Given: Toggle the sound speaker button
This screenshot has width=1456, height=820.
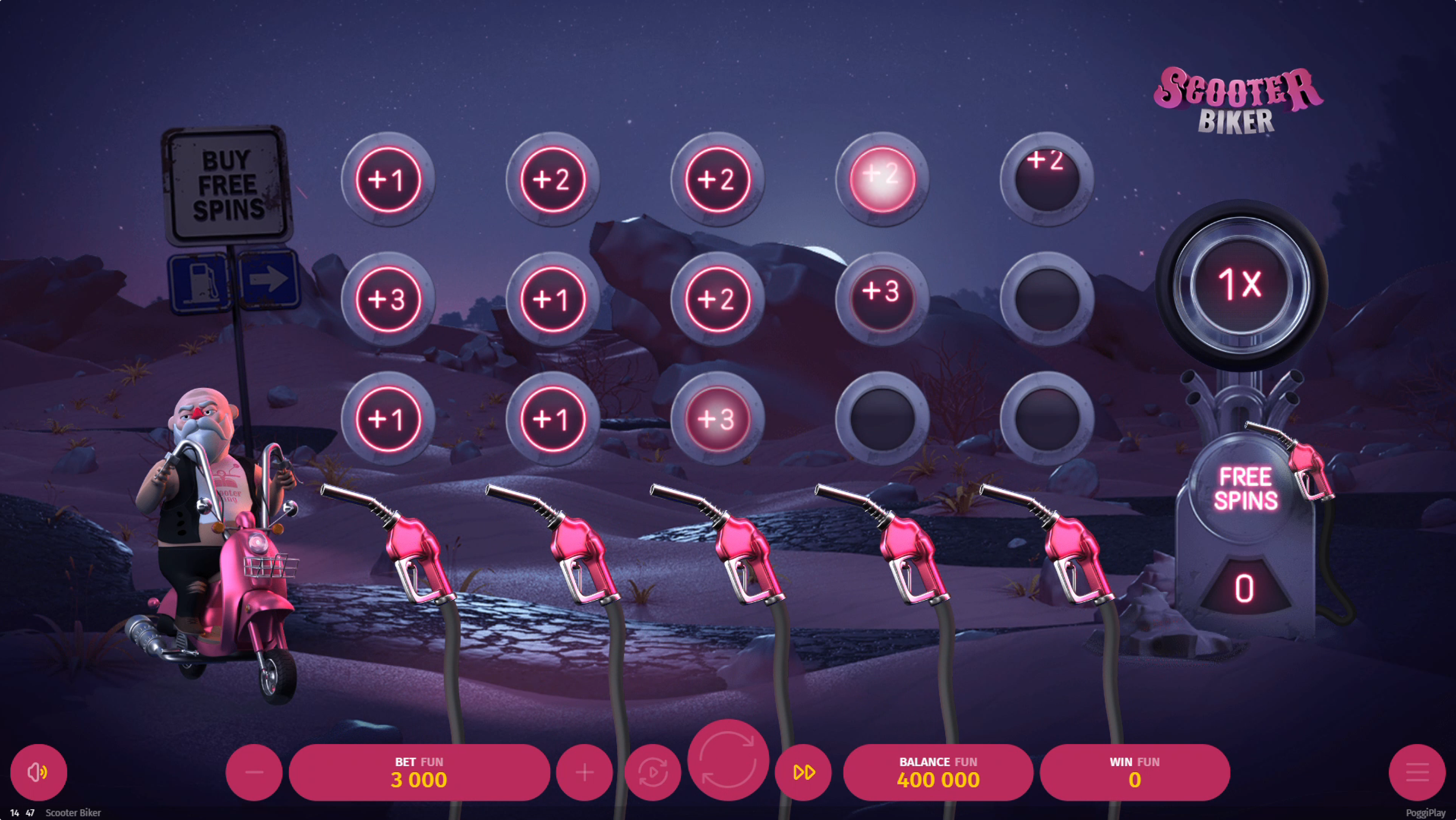Looking at the screenshot, I should click(39, 772).
